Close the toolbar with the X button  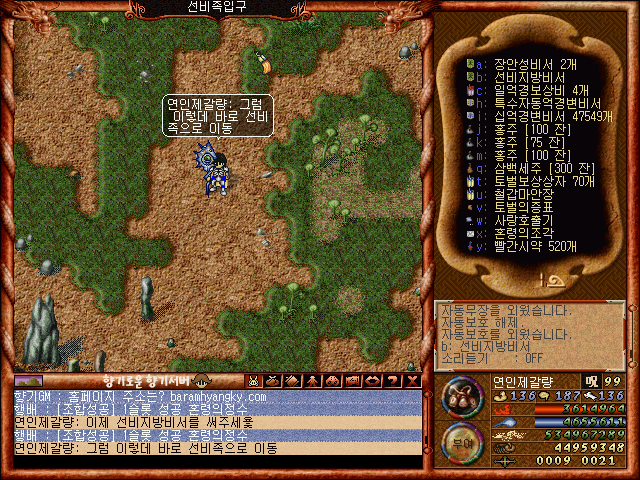pos(412,381)
